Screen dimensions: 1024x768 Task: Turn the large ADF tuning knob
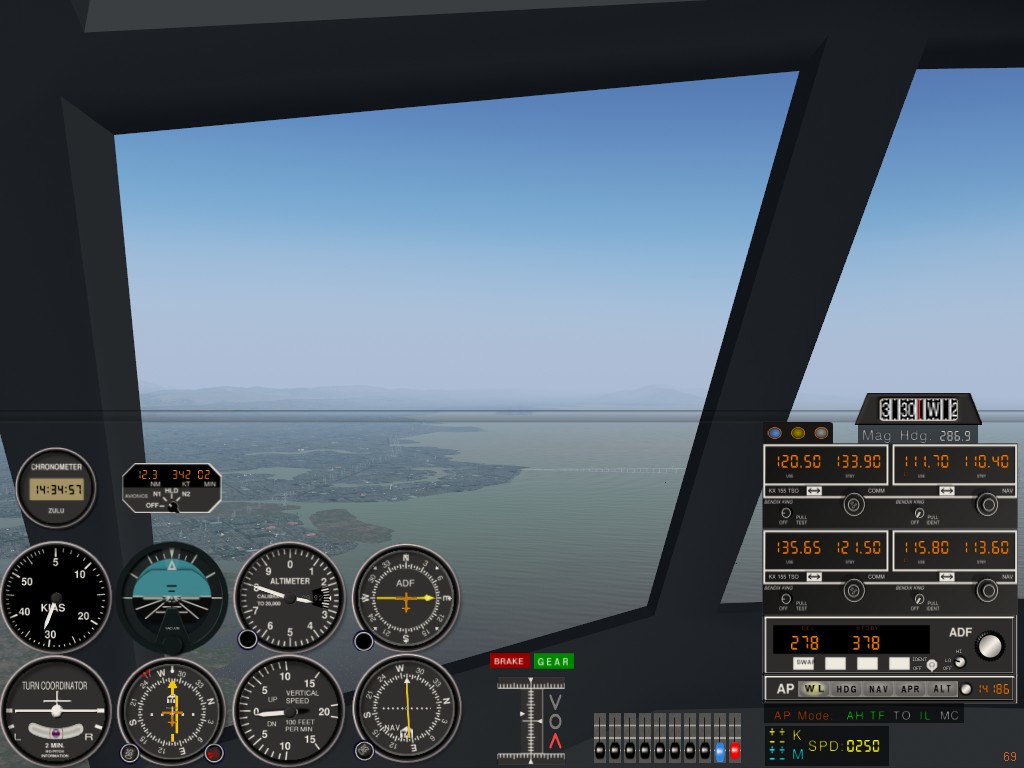988,646
